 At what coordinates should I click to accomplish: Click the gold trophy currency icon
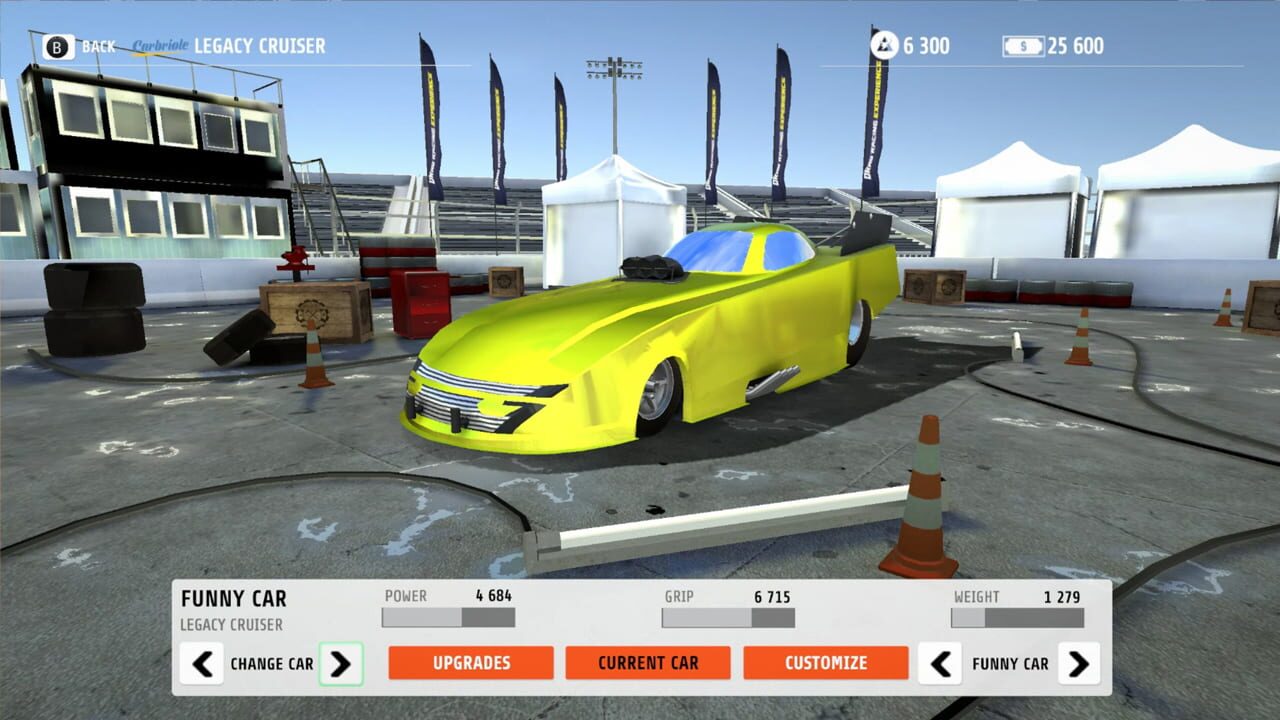coord(884,44)
